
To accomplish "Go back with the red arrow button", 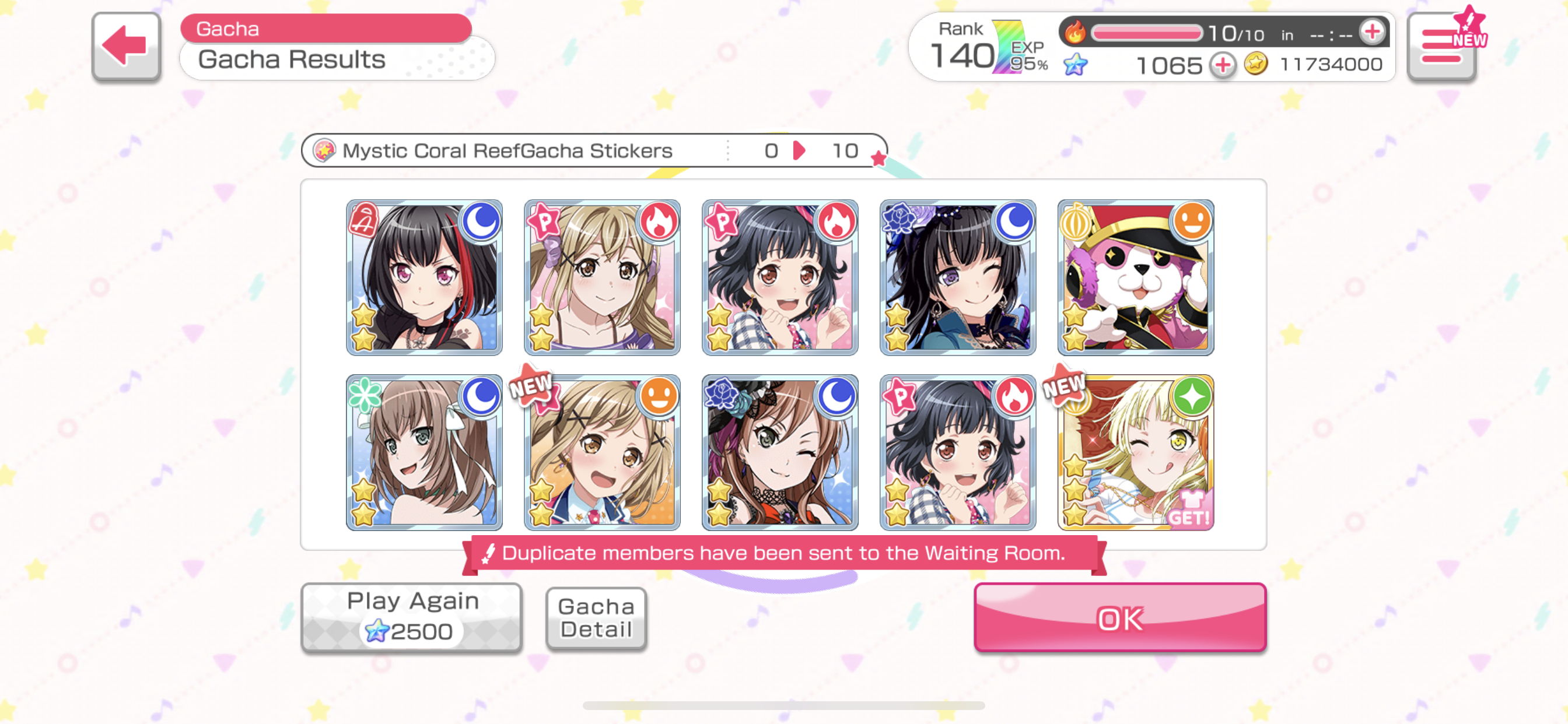I will (x=126, y=45).
